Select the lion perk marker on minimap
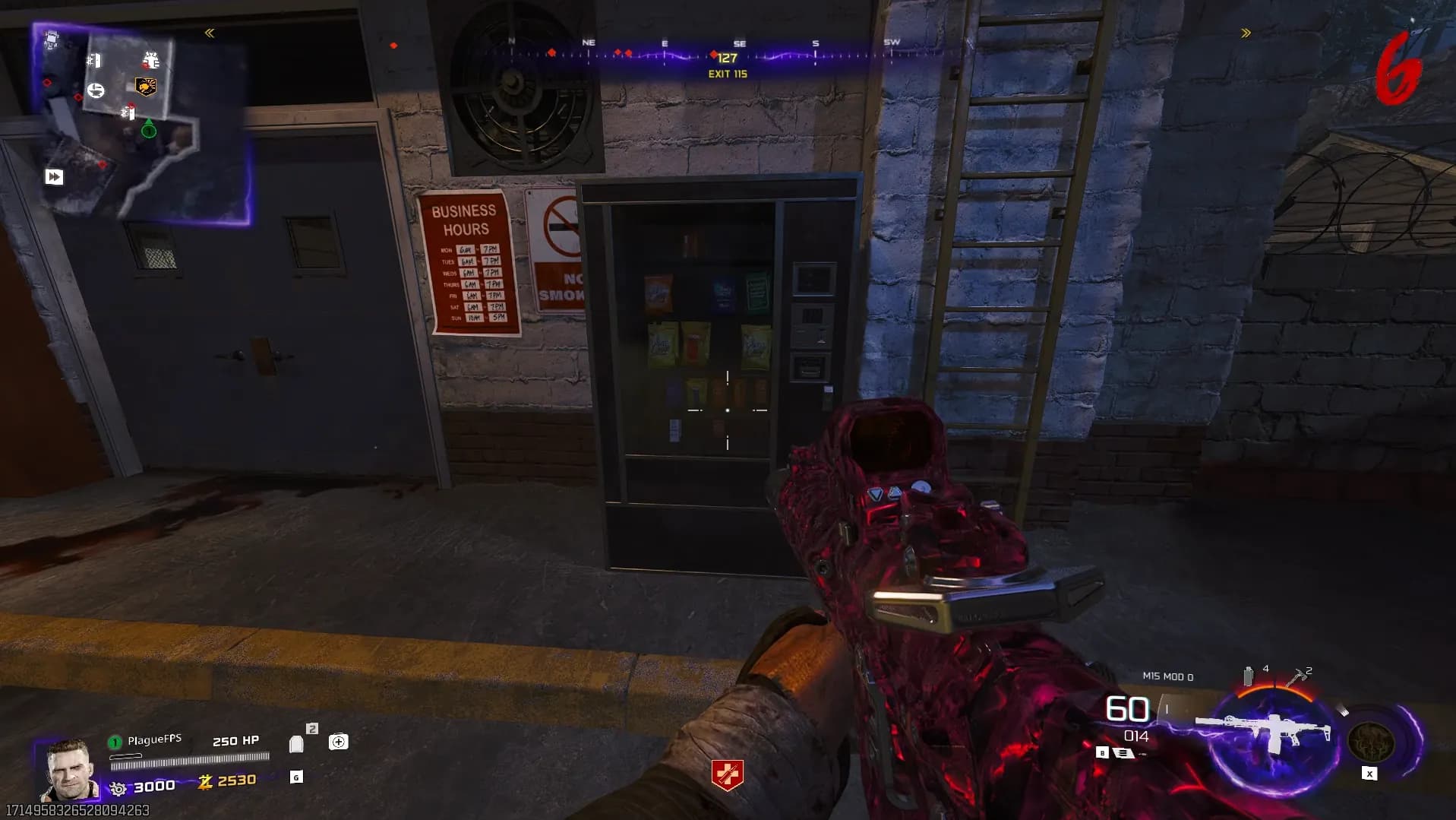Viewport: 1456px width, 820px height. [x=146, y=87]
